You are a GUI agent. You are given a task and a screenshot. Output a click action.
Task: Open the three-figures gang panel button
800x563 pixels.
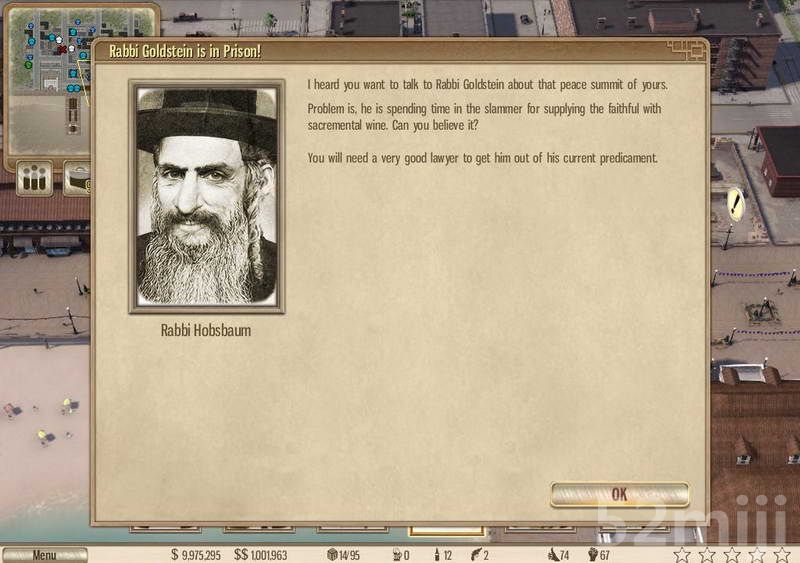click(x=36, y=179)
